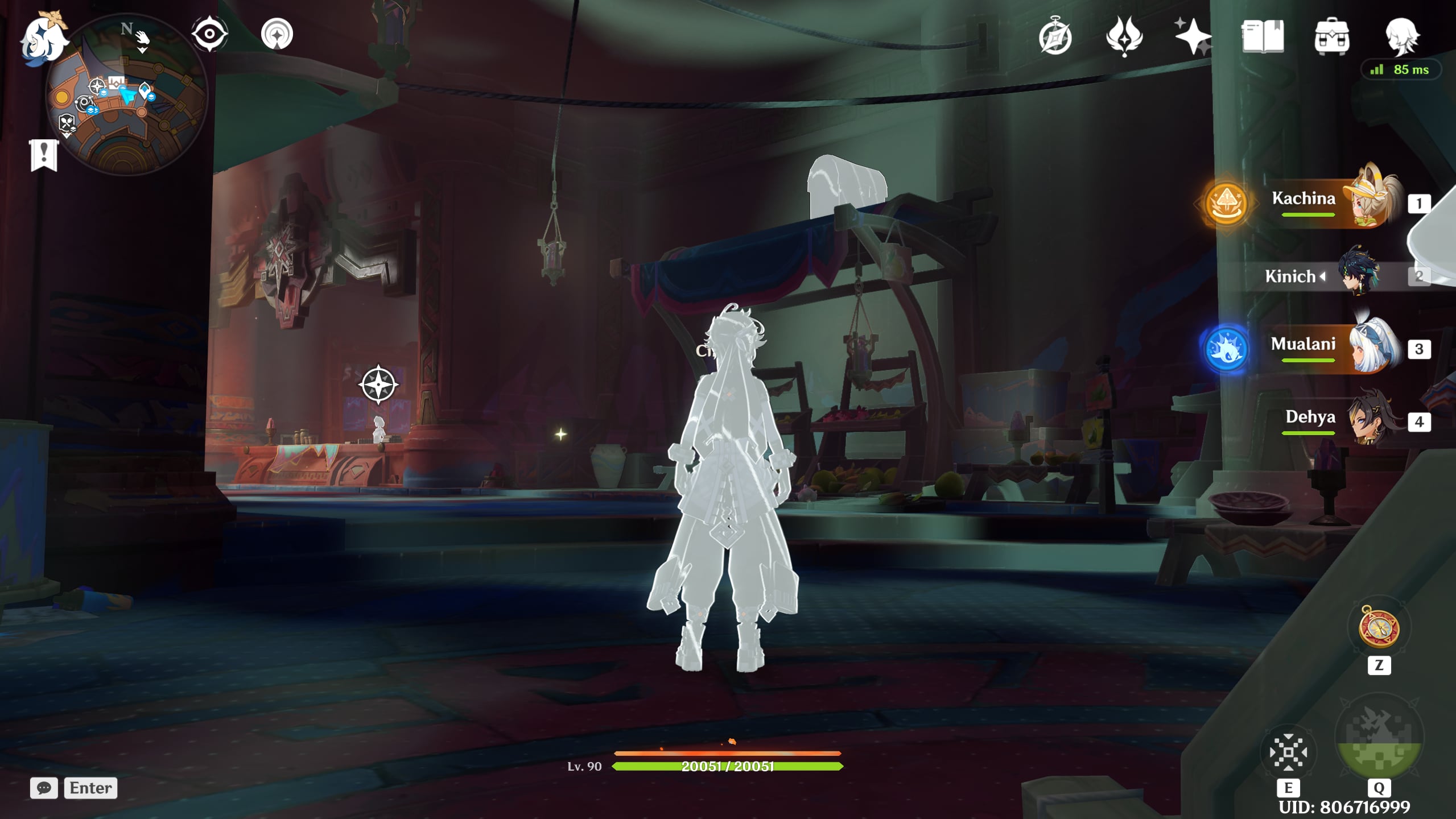The image size is (1456, 819).
Task: Click the ping indicator showing 85 ms
Action: [1401, 69]
